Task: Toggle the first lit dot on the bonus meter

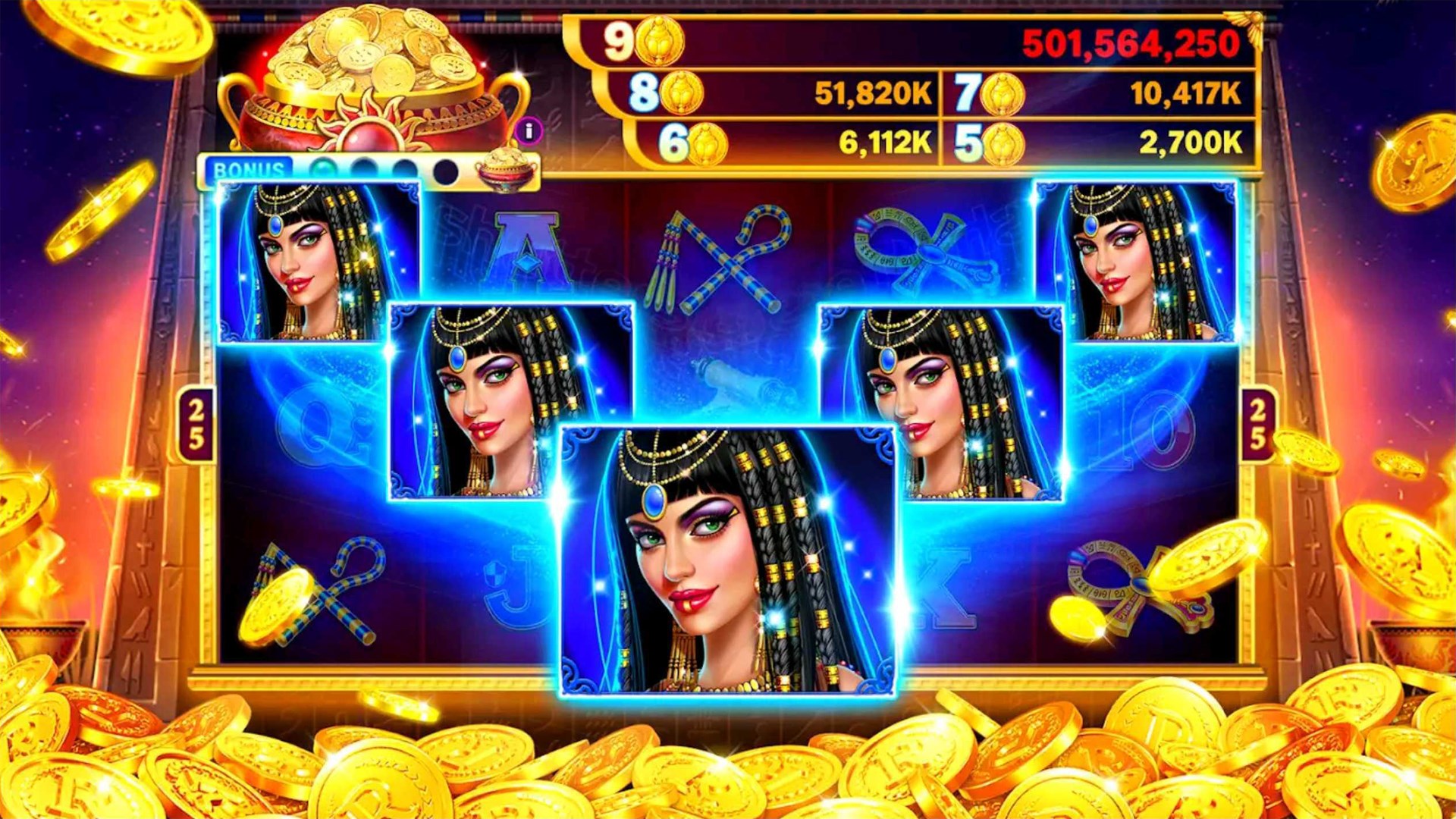Action: click(x=324, y=168)
